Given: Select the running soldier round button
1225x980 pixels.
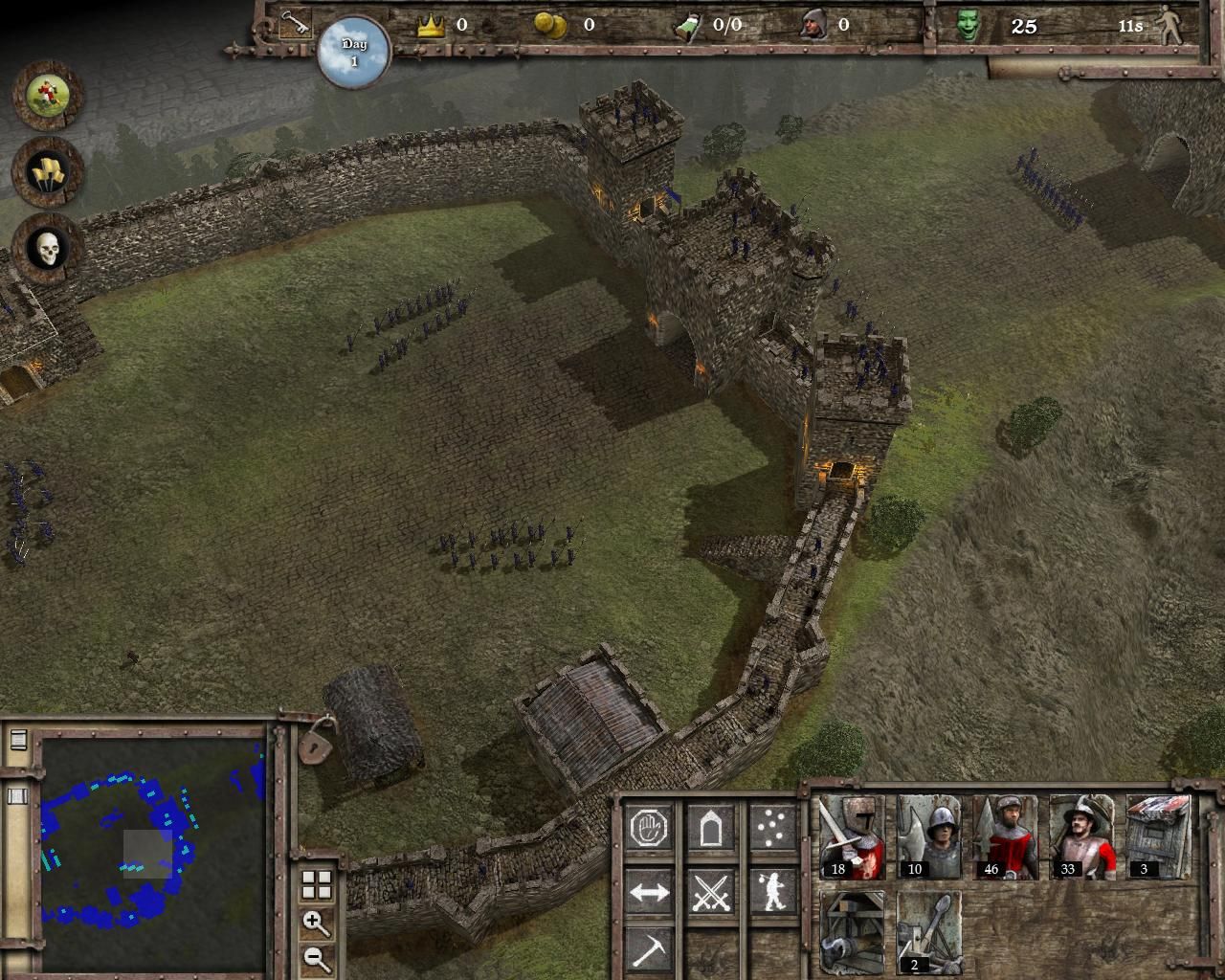Looking at the screenshot, I should tap(47, 95).
